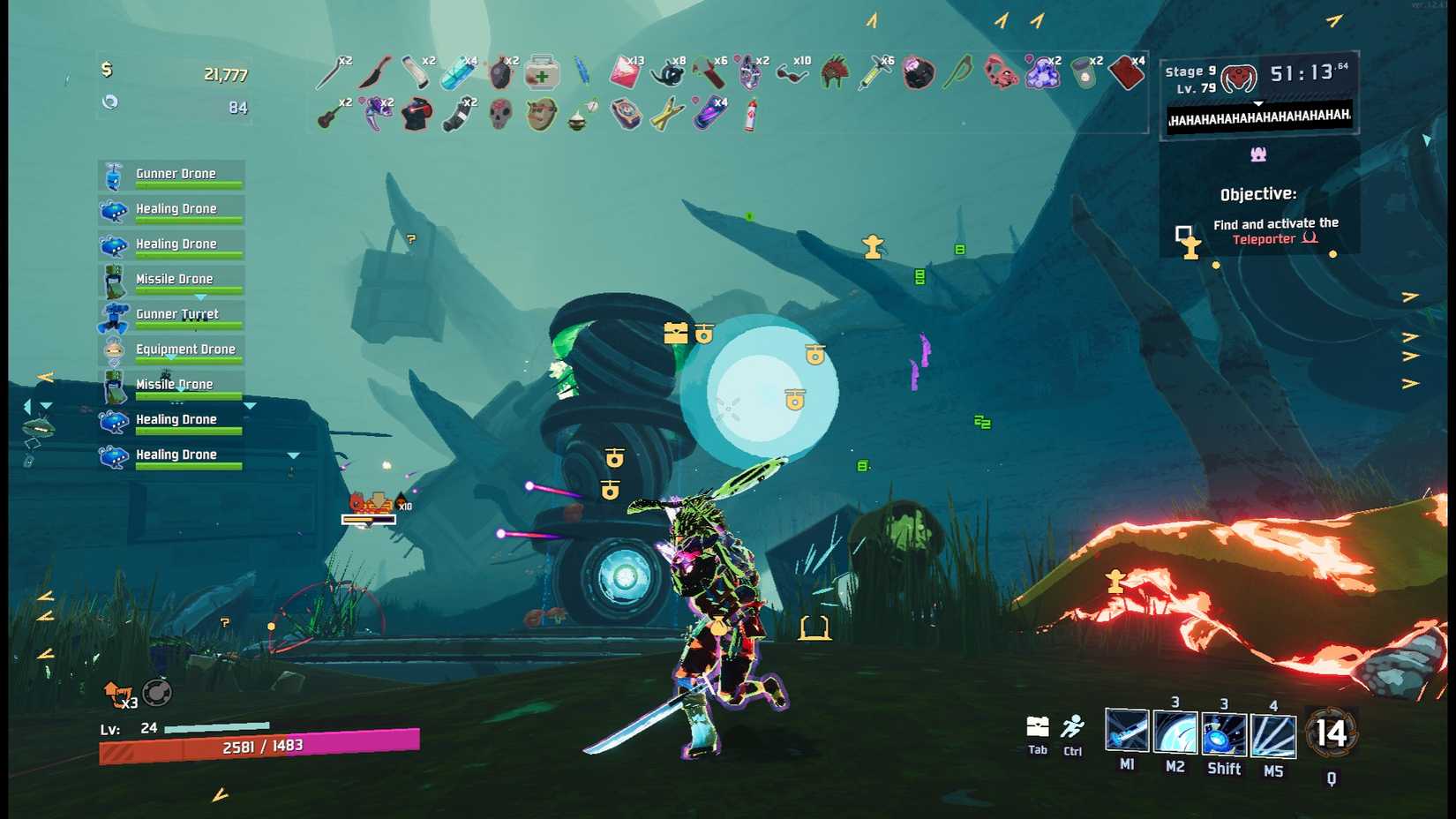Click the sprint running-figure icon
1456x819 pixels.
point(1073,727)
